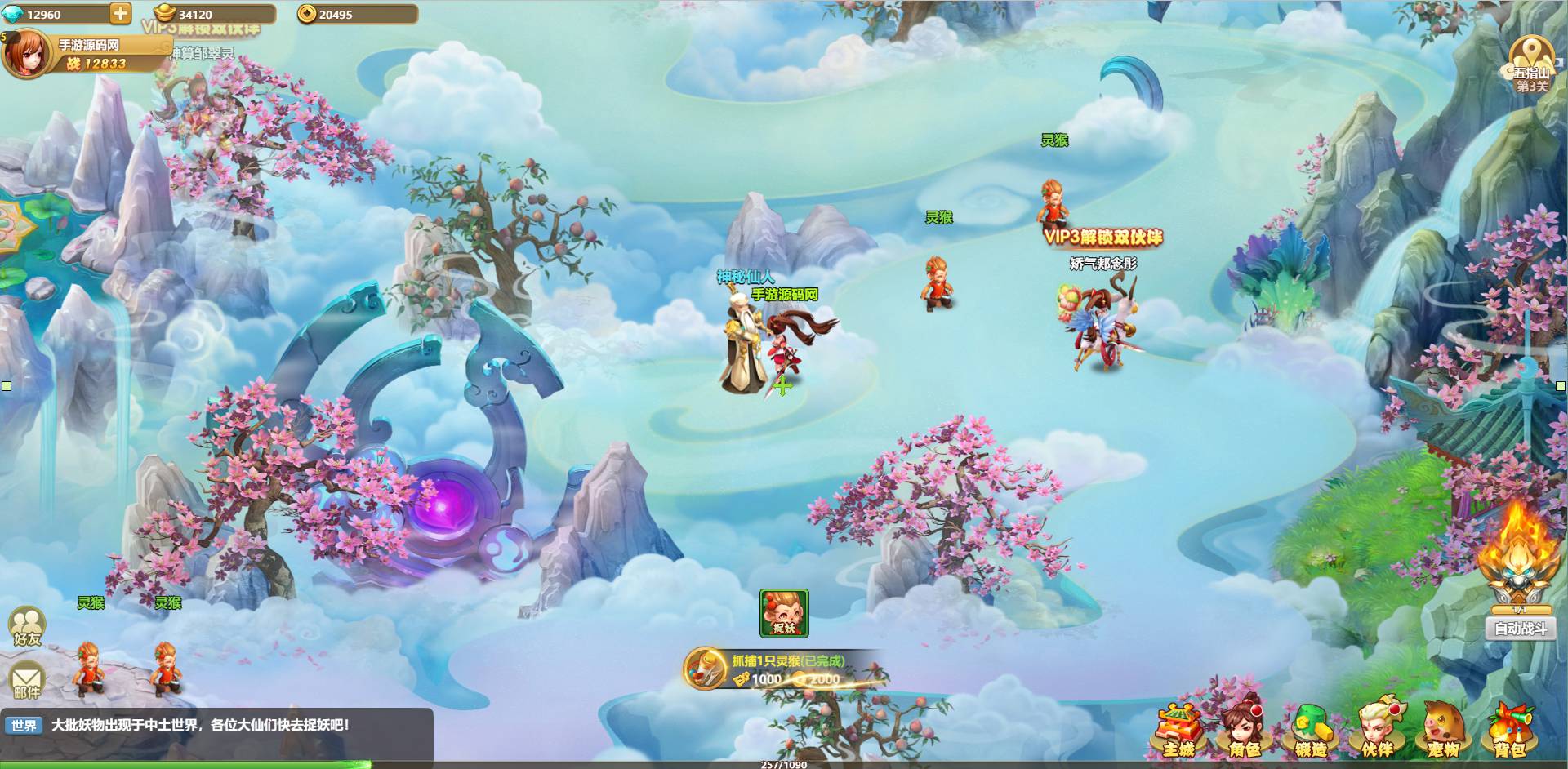Activate the 捉妖 monster capture icon
Screen dimensions: 1568x769
click(784, 612)
